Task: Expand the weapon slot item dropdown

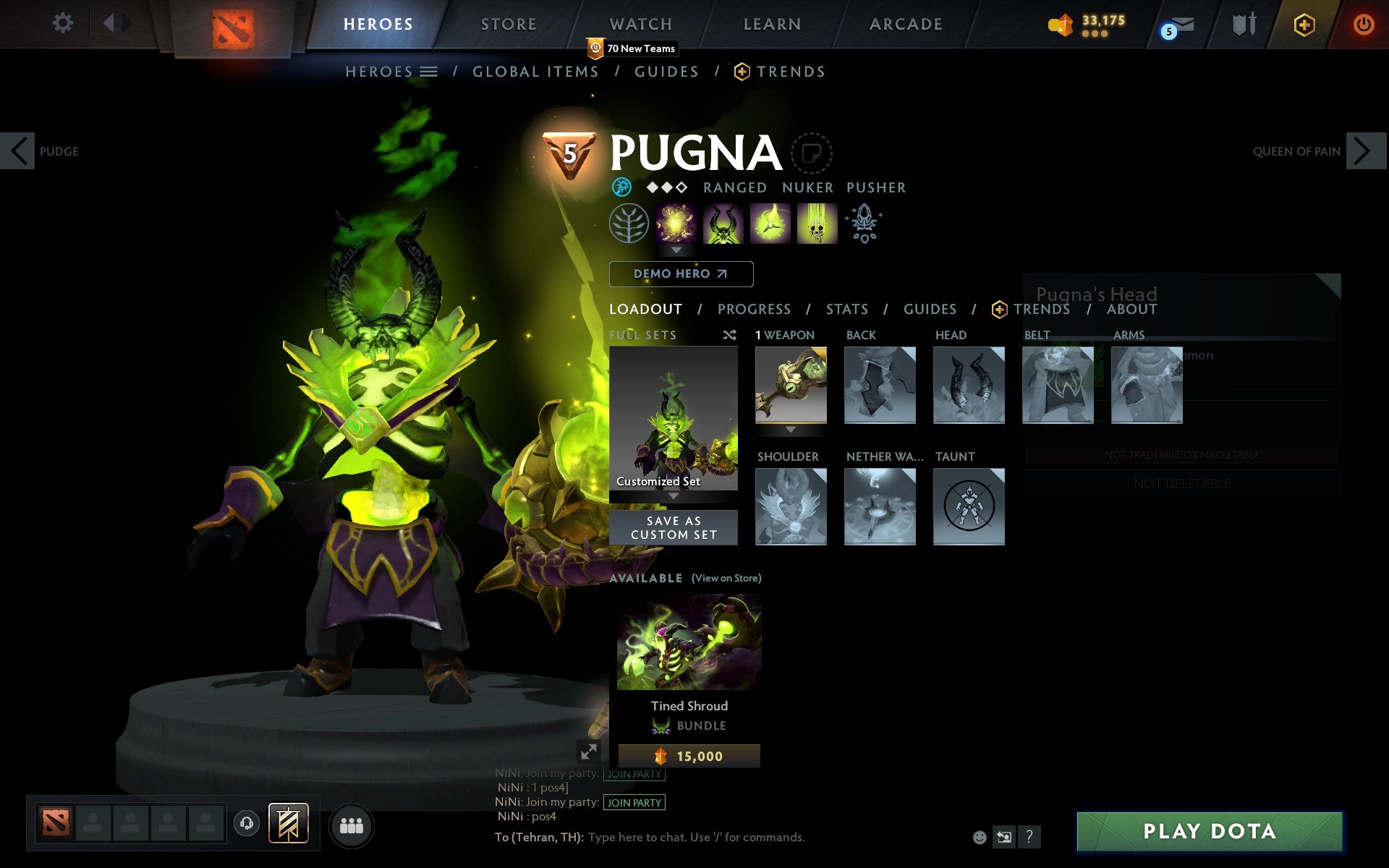Action: point(790,428)
